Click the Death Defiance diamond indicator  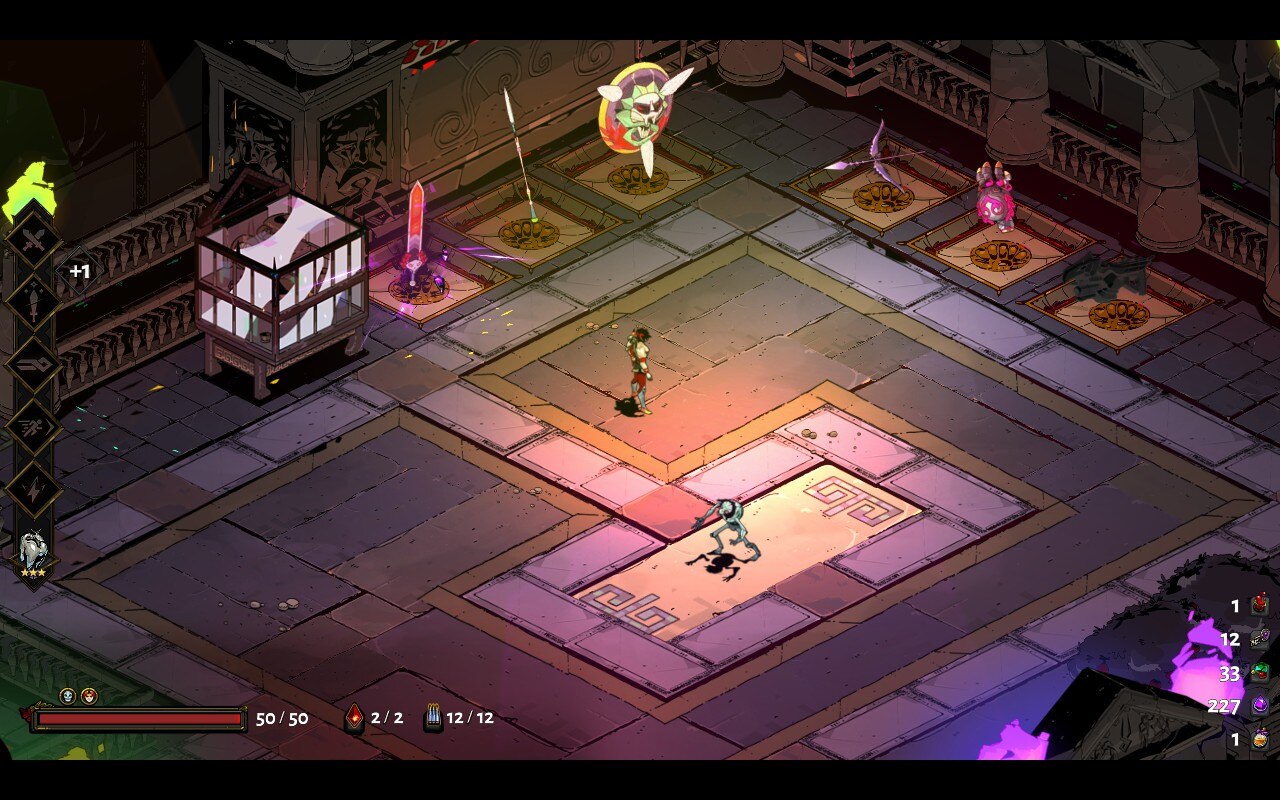355,717
